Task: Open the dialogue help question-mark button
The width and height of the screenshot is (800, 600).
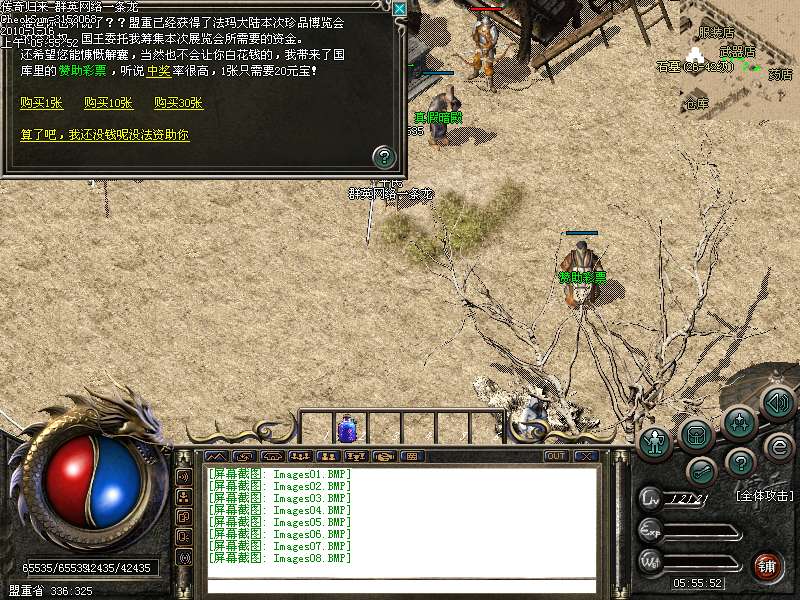Action: pos(384,156)
